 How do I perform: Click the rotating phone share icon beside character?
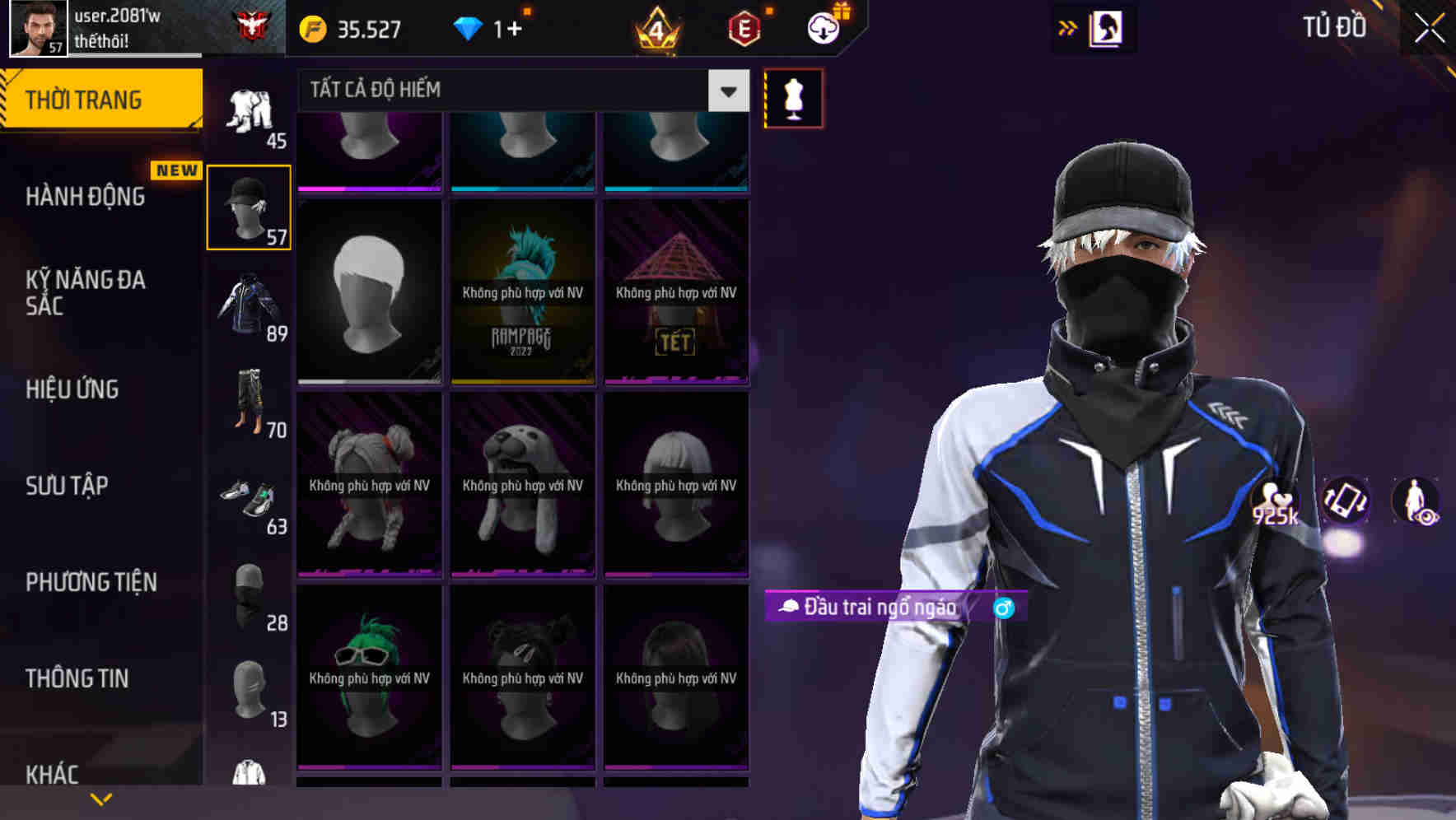[1344, 502]
